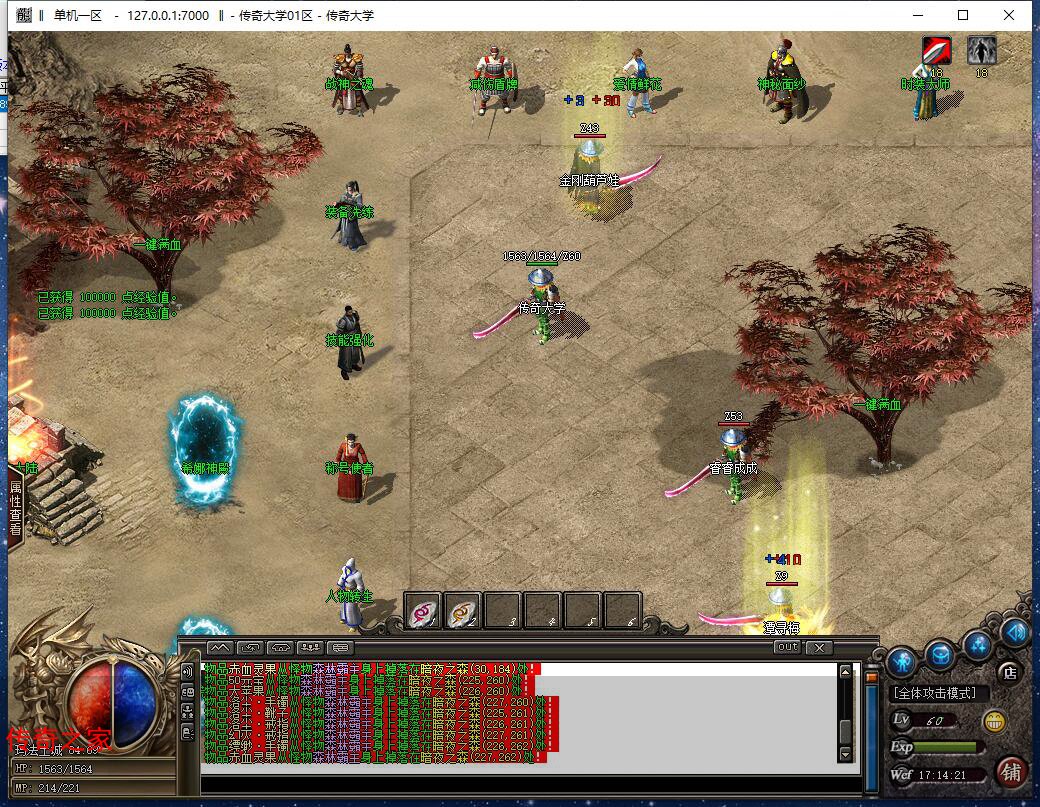Image resolution: width=1040 pixels, height=807 pixels.
Task: Open the 店 shop button
Action: 1010,671
